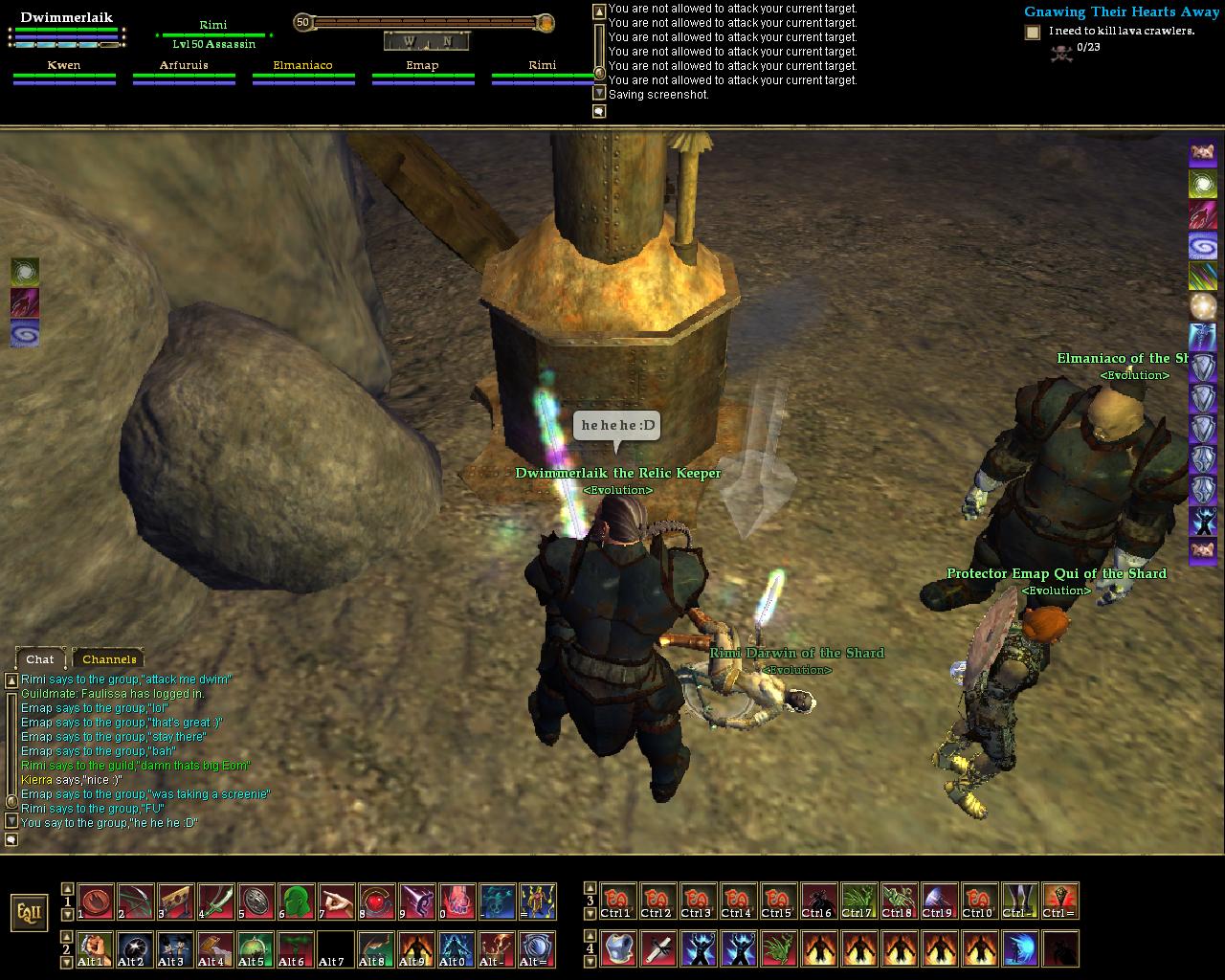Activate the green head ability in slot 6
This screenshot has width=1225, height=980.
pos(296,902)
